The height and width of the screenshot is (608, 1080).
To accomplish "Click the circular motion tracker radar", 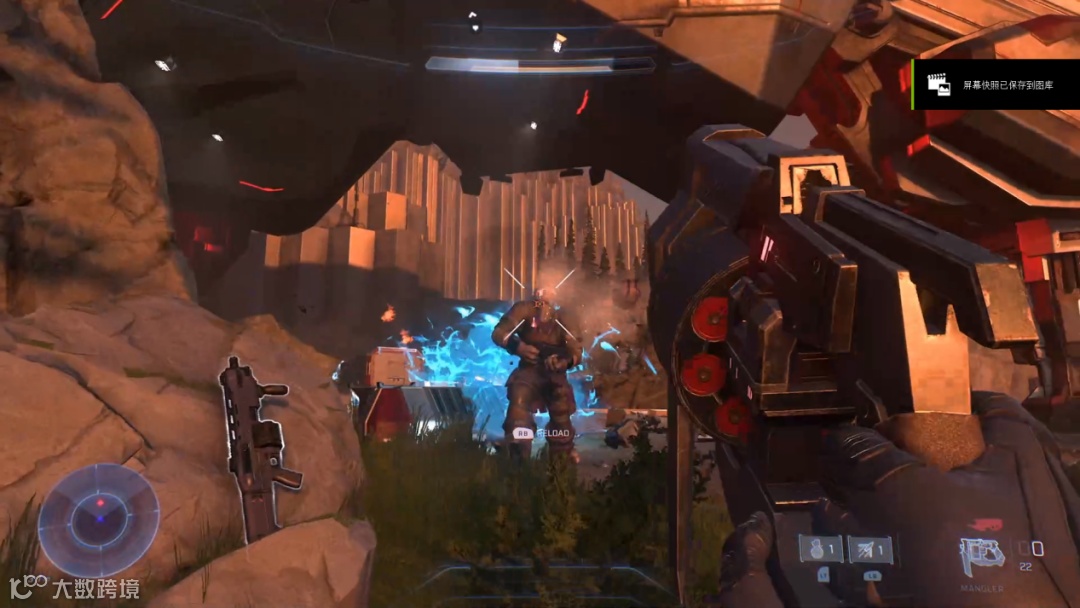I will click(98, 520).
